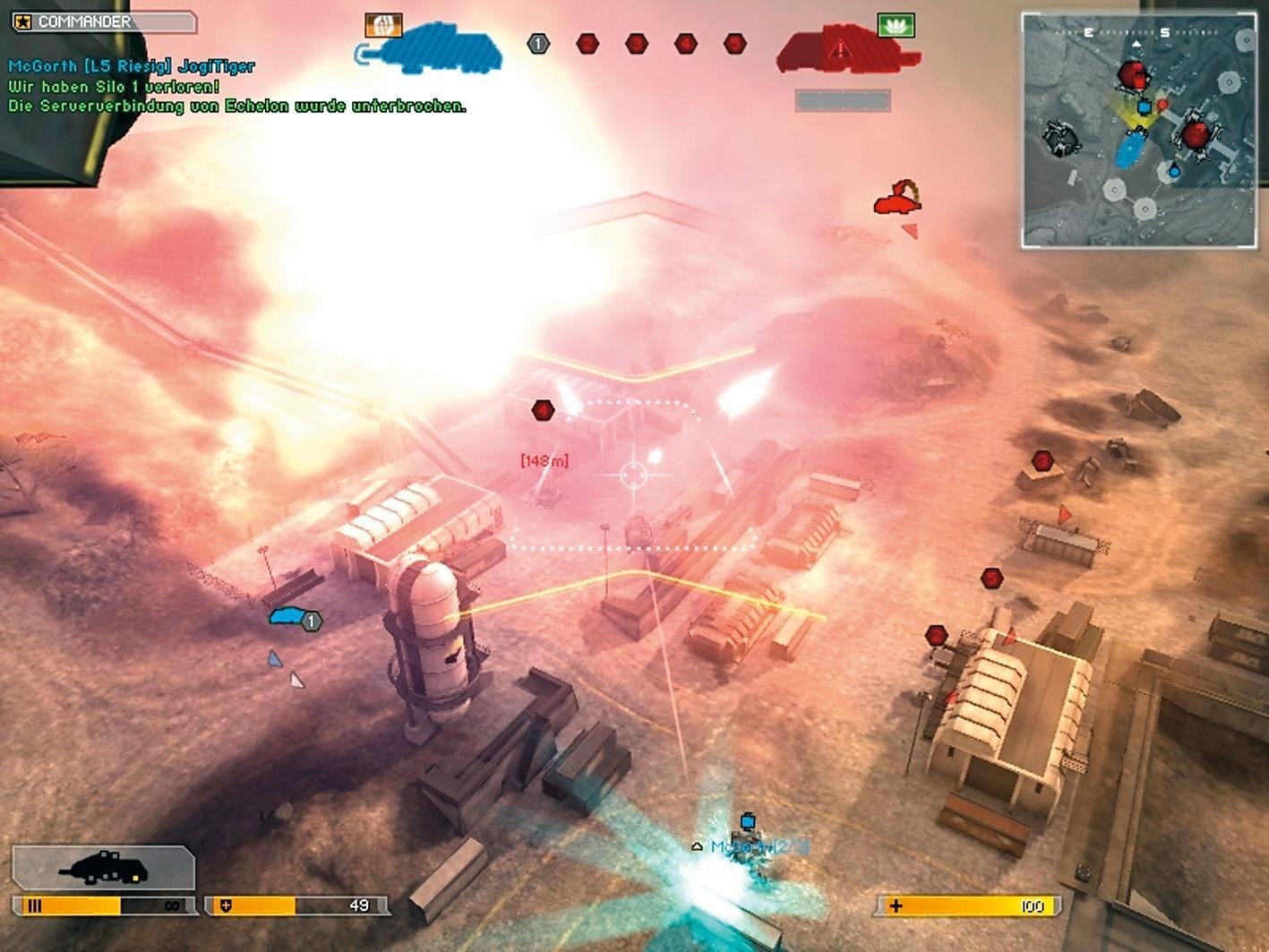
Task: Select the orange squad emblem beside the Titan
Action: [x=382, y=26]
